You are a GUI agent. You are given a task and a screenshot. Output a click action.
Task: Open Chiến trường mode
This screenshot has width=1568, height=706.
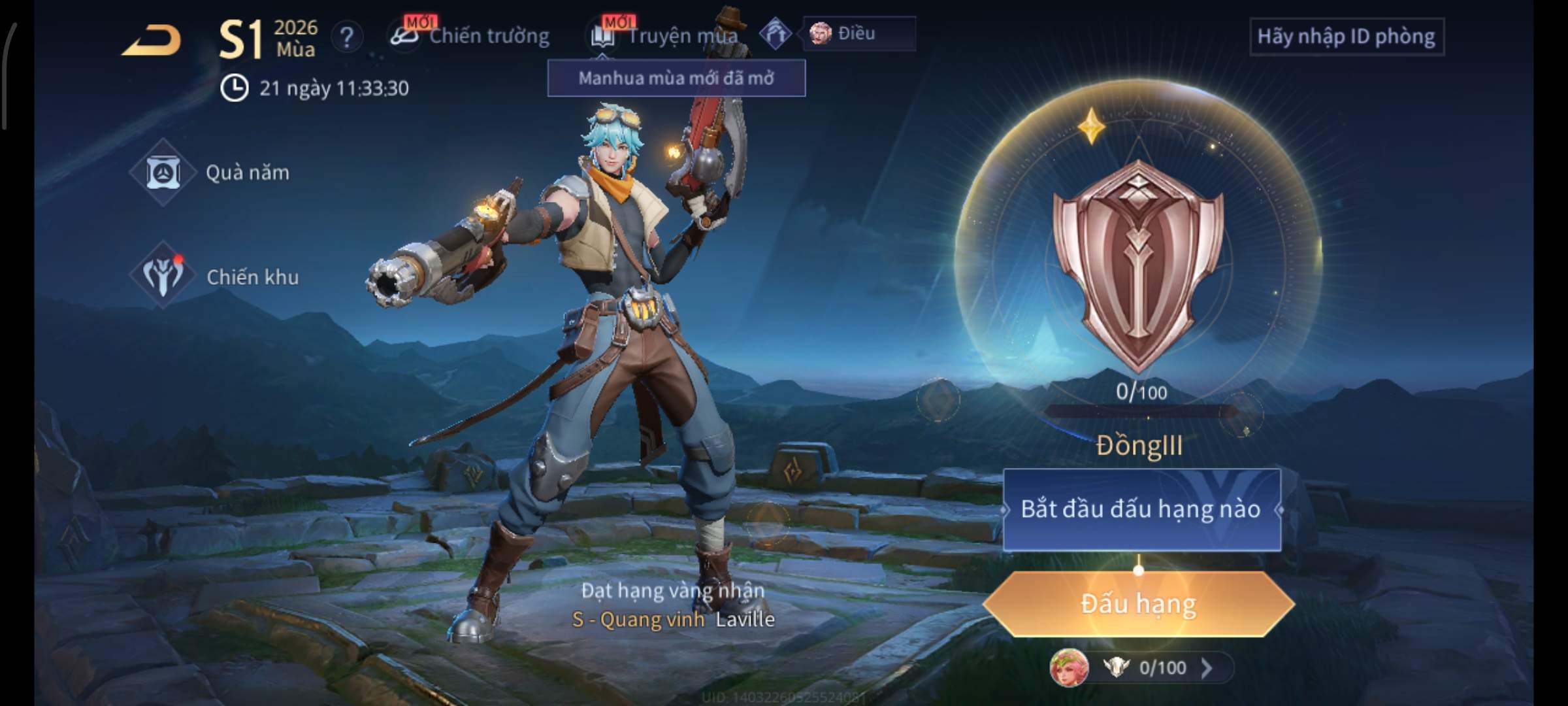click(472, 36)
